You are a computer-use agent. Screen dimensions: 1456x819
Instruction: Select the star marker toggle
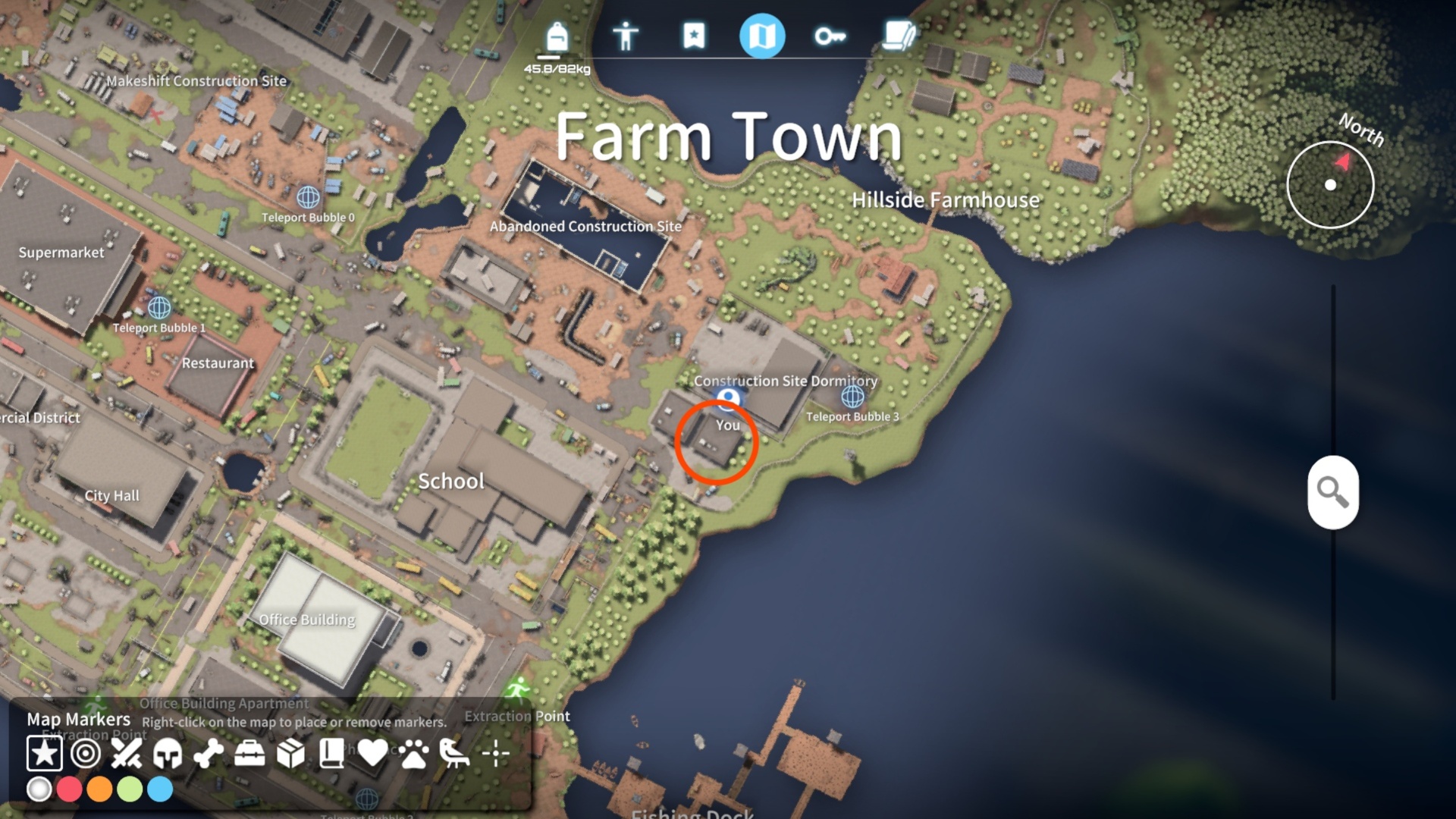(45, 754)
